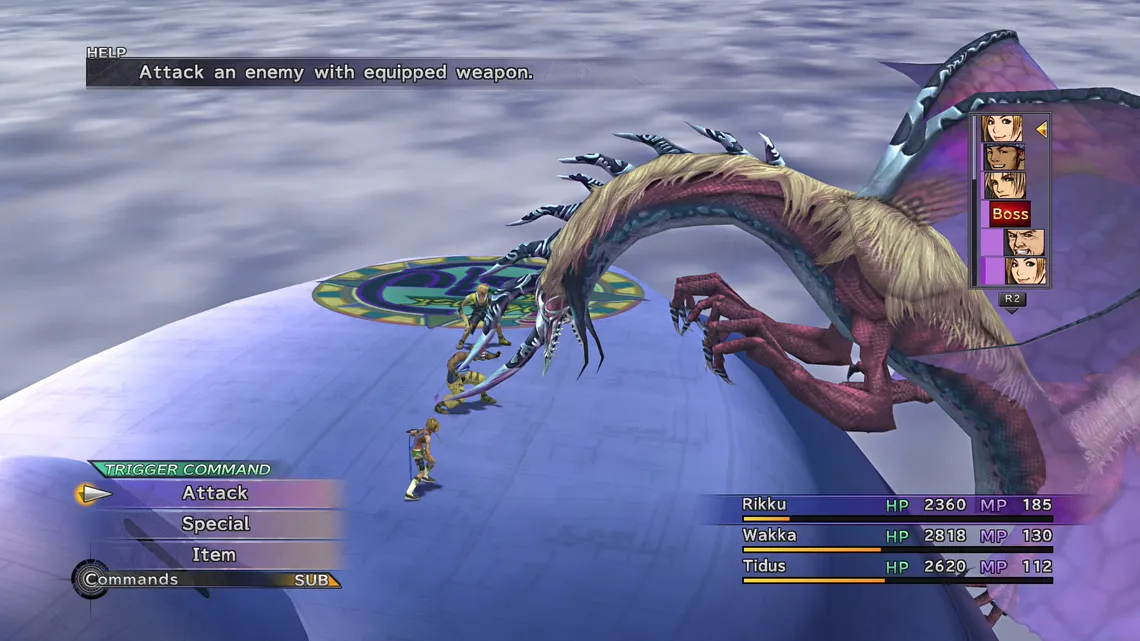Click Rikku's portrait beside the yellow turn arrow
The image size is (1140, 641).
[x=1002, y=129]
